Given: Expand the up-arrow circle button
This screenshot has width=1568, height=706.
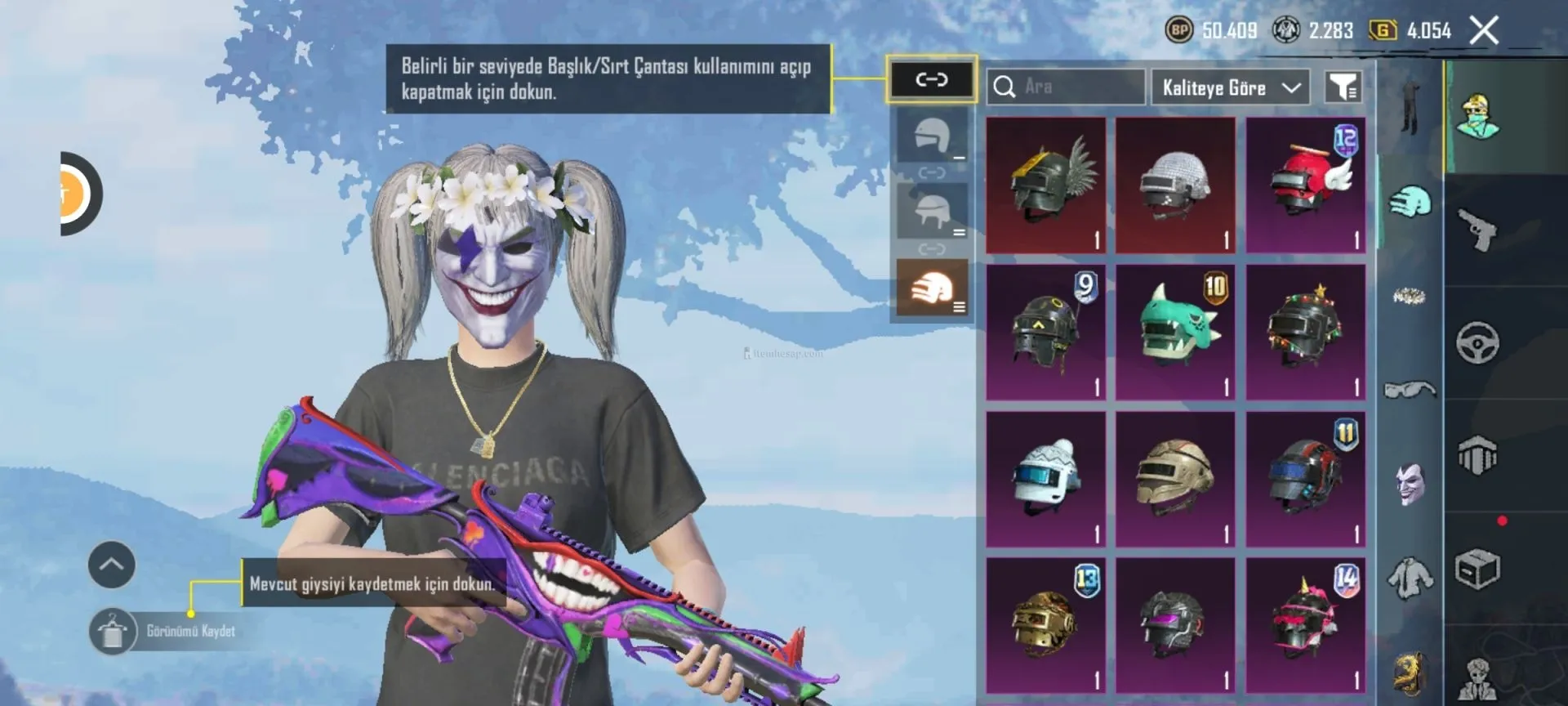Looking at the screenshot, I should tap(112, 565).
